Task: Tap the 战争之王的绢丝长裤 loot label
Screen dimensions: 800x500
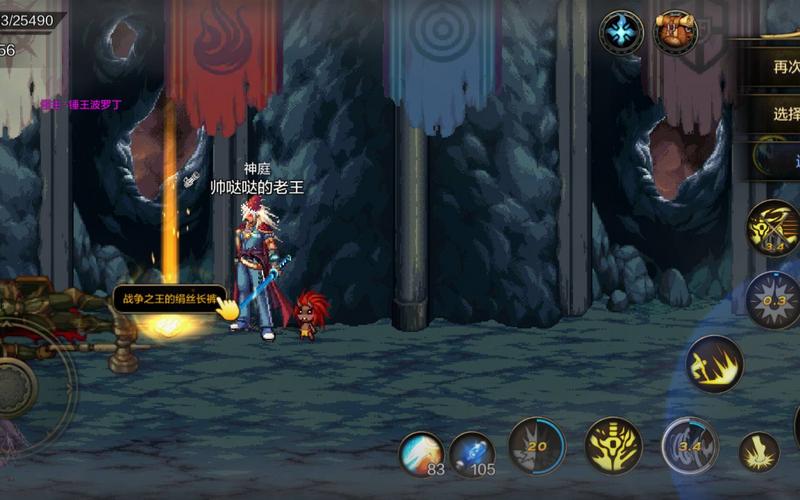Action: pos(168,298)
